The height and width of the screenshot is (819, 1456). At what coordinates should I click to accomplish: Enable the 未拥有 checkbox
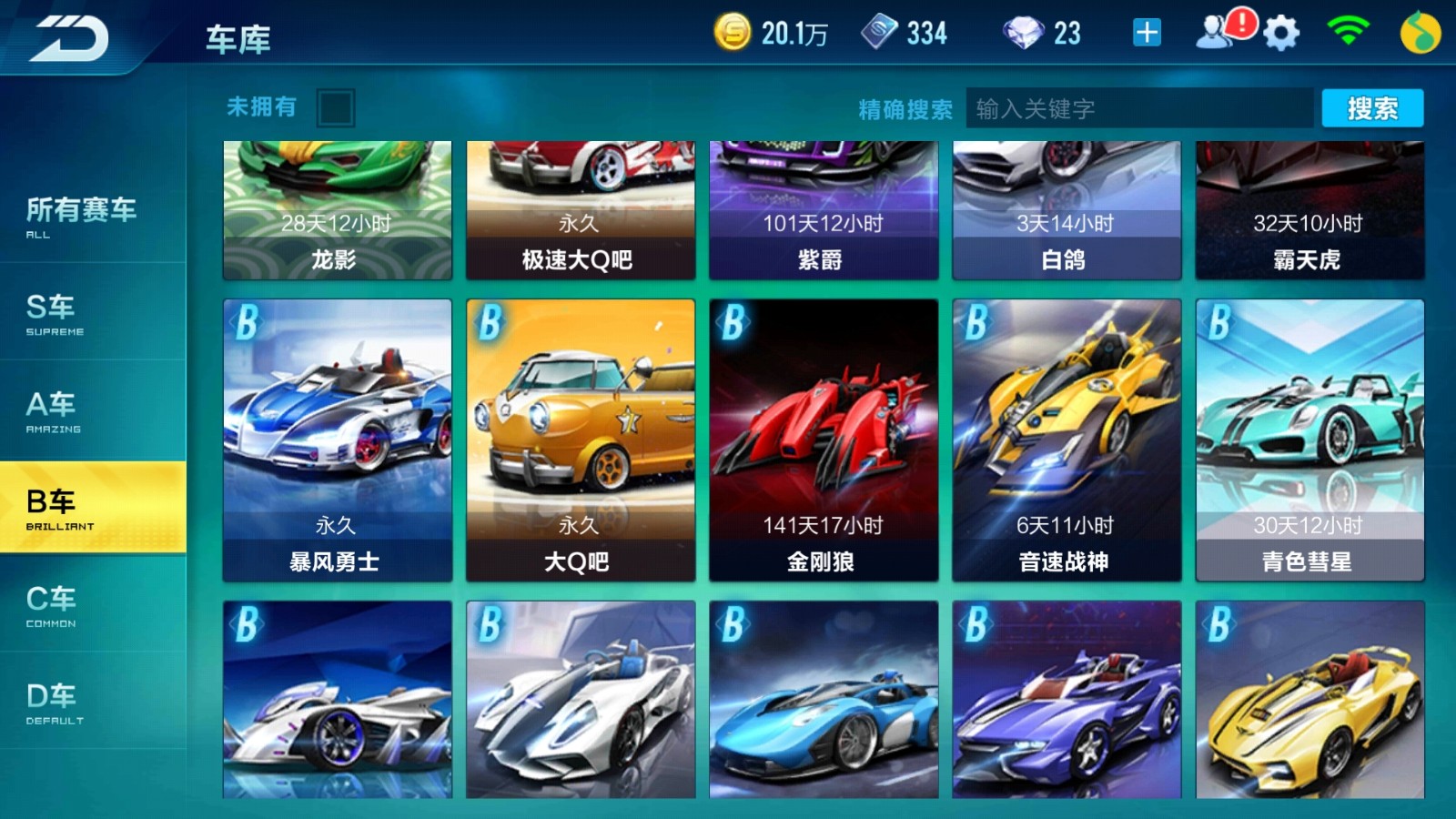pyautogui.click(x=336, y=107)
